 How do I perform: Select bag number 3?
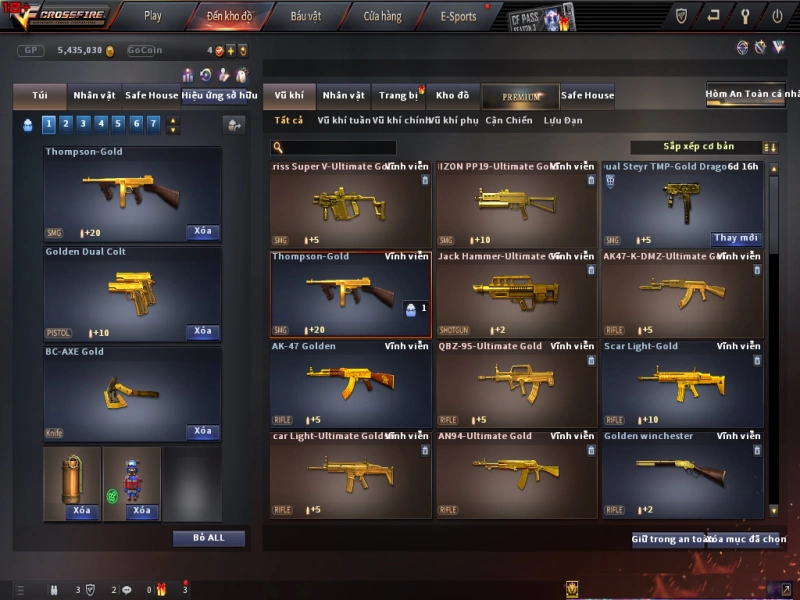click(82, 124)
